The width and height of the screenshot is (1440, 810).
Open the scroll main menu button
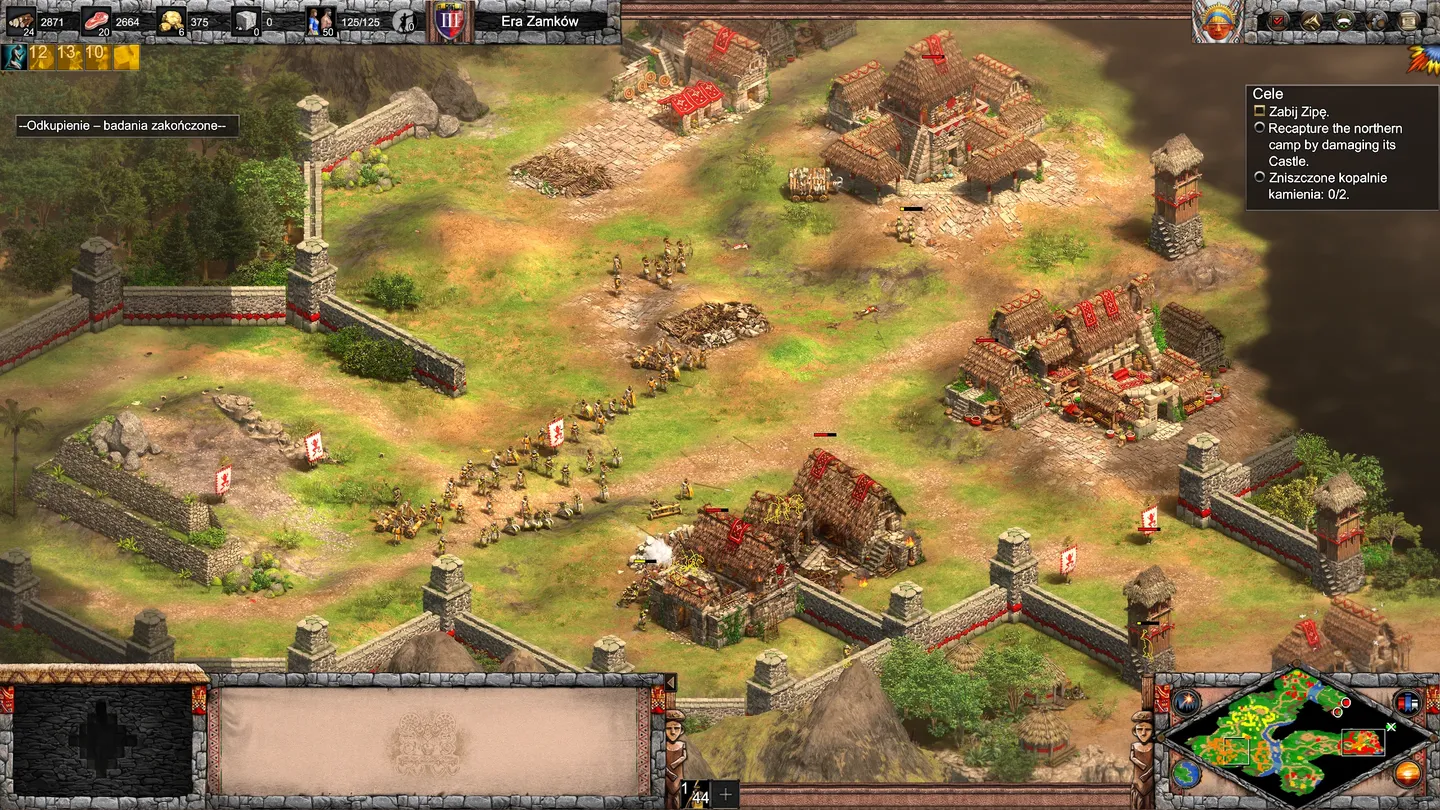coord(1409,20)
